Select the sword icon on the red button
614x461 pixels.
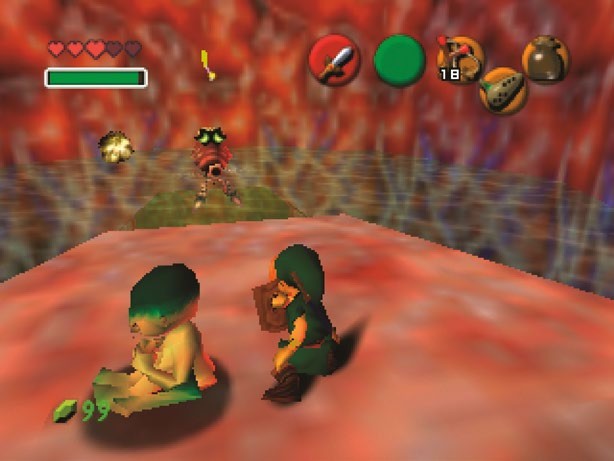click(334, 61)
